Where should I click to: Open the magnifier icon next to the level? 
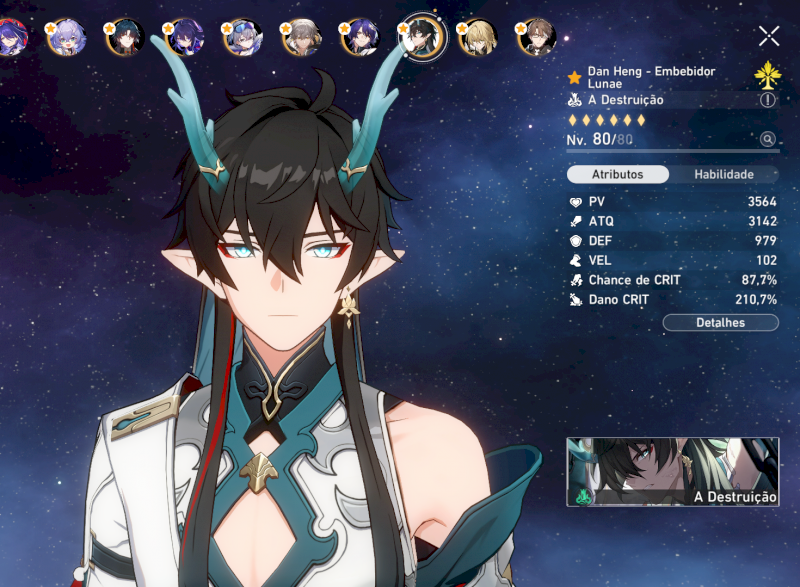[x=767, y=140]
